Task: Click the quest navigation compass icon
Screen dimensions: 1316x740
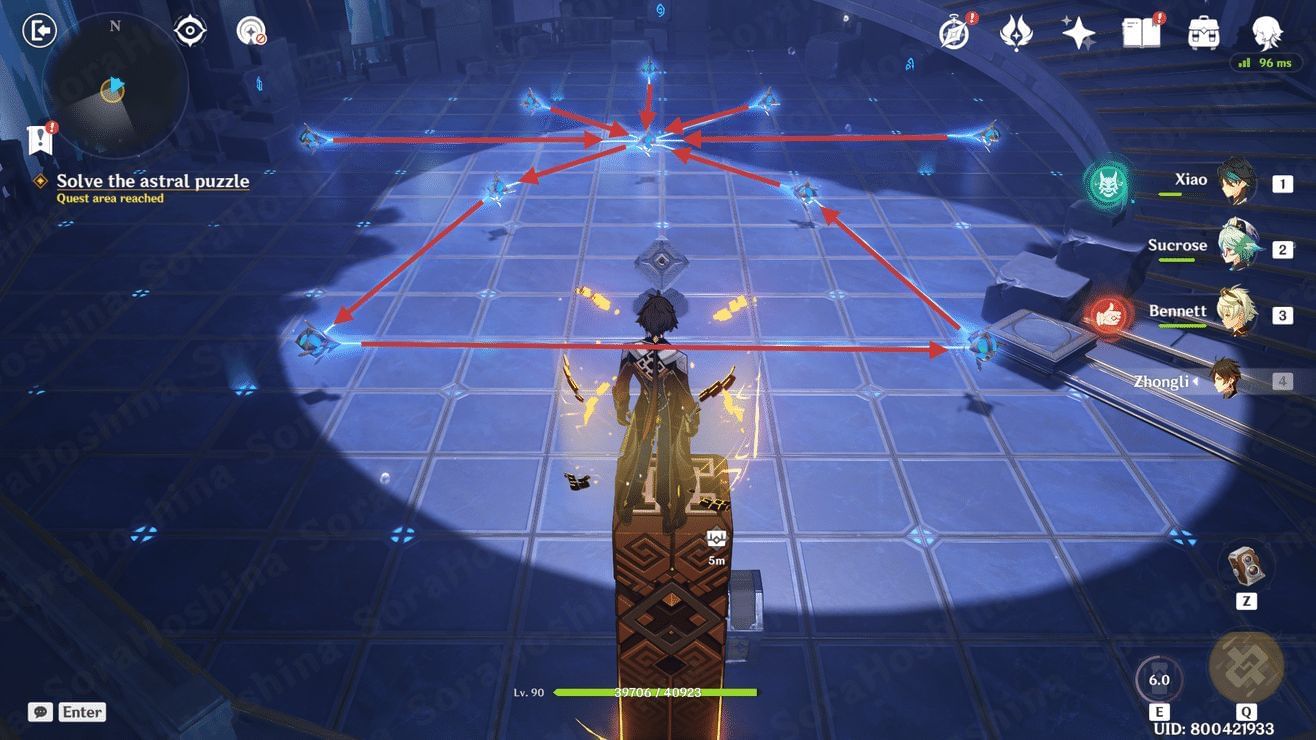Action: coord(952,32)
